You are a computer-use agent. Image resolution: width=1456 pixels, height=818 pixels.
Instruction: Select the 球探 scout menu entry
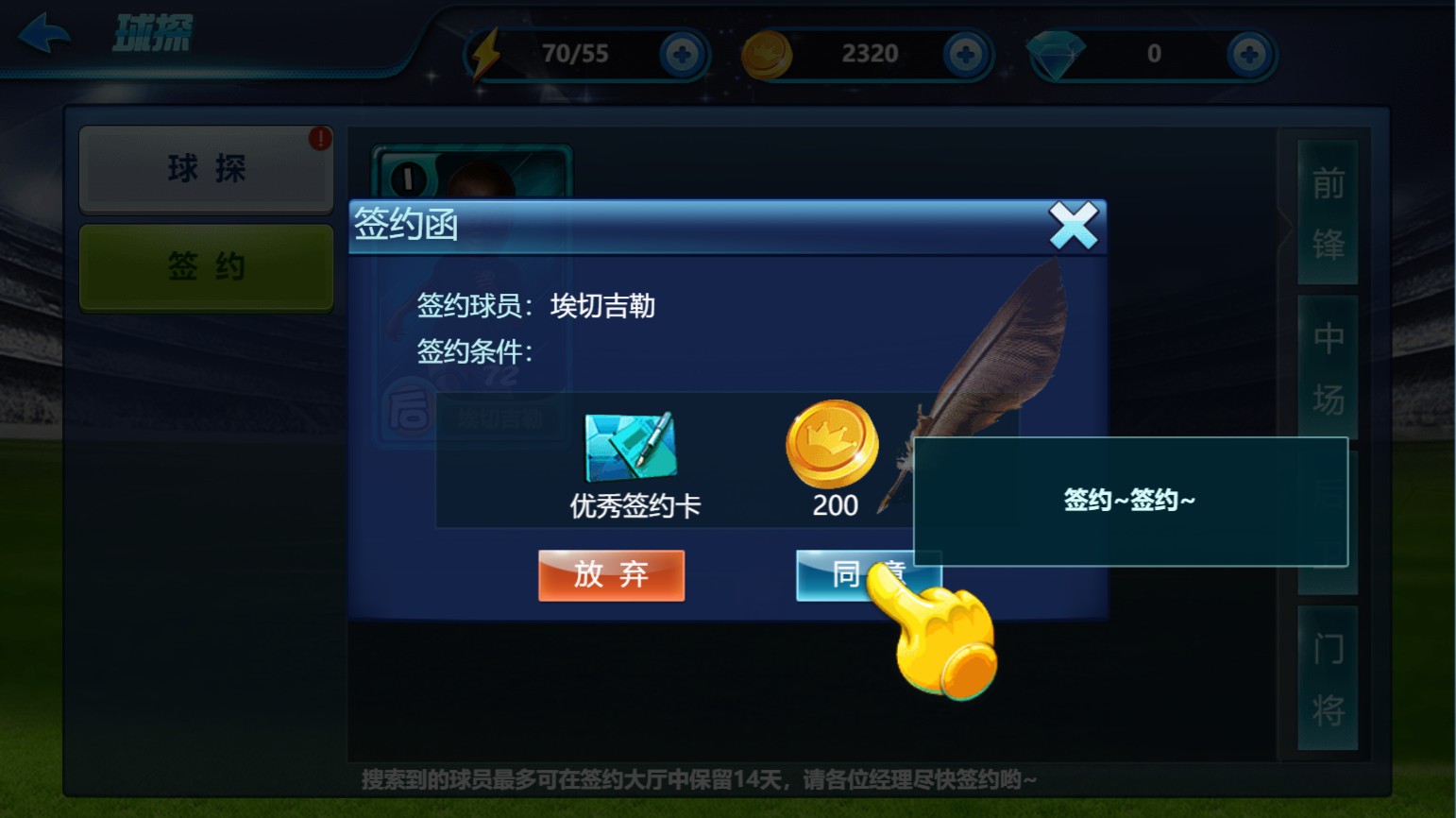(206, 167)
